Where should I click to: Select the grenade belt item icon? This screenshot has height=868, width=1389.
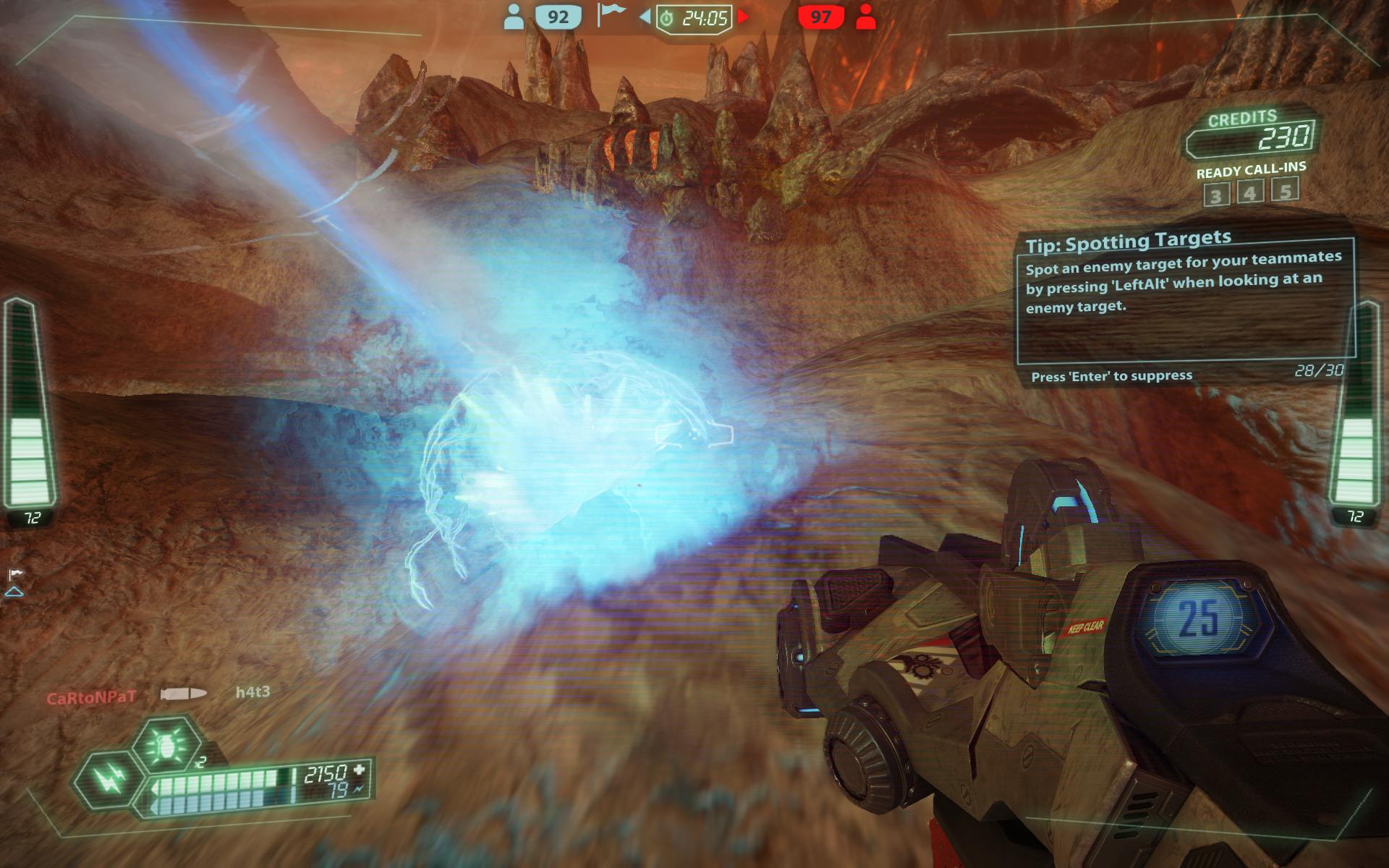(x=167, y=746)
